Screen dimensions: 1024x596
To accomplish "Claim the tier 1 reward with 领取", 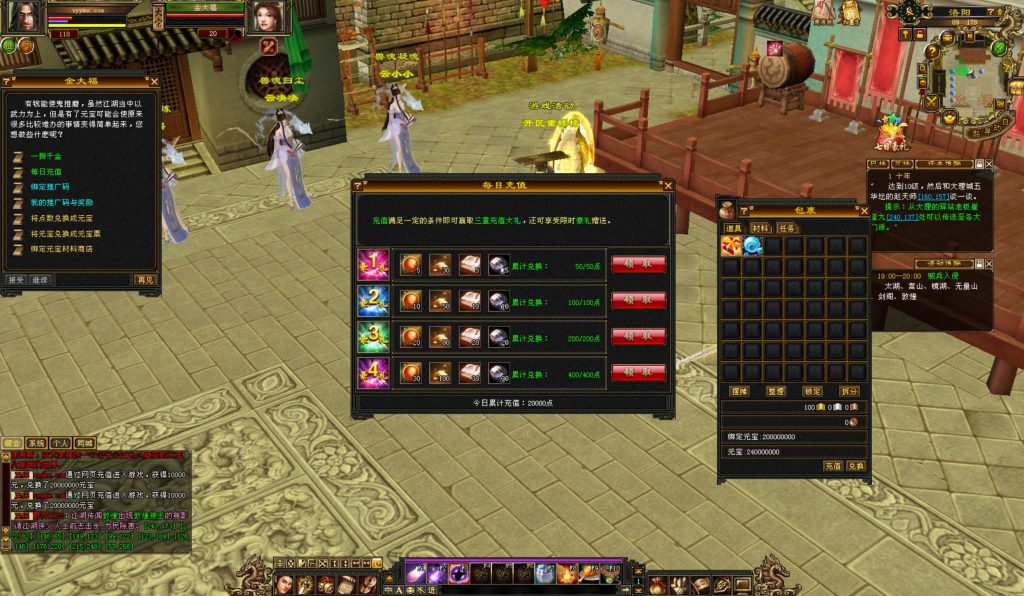I will [x=638, y=264].
